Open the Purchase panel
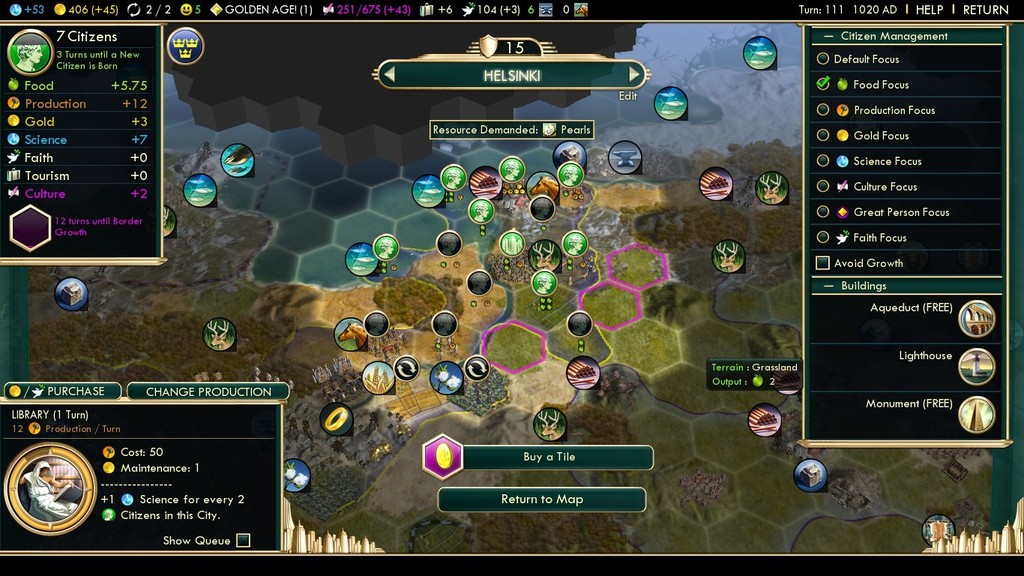 point(62,391)
